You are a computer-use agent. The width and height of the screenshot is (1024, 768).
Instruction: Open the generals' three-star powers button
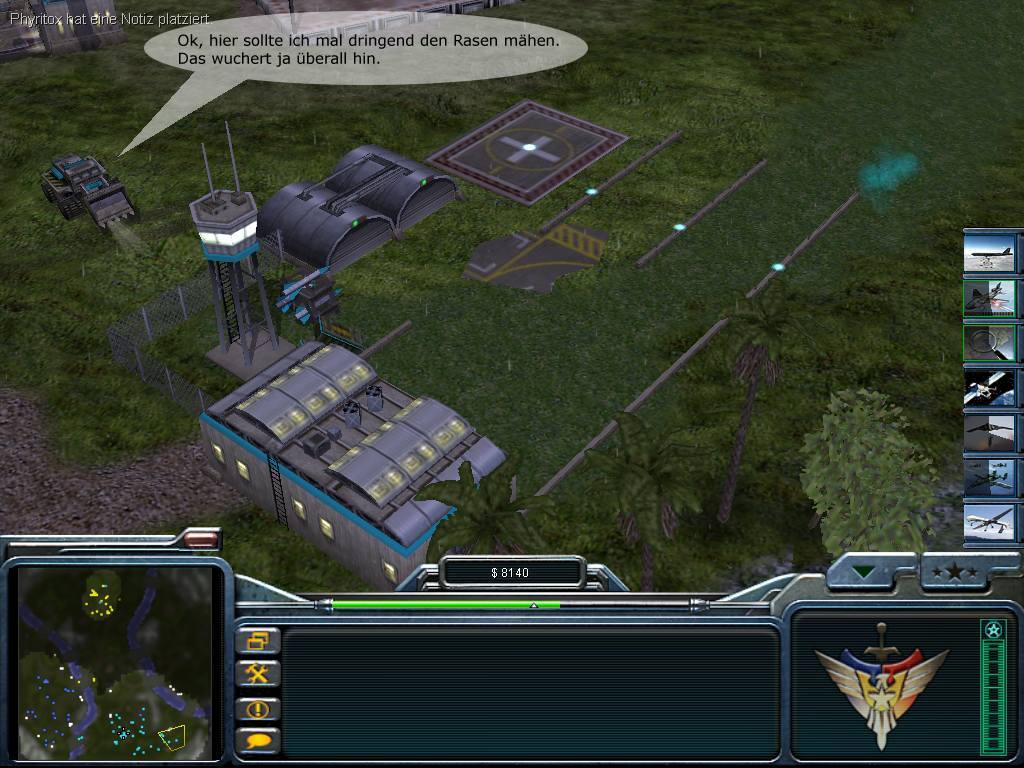click(953, 572)
